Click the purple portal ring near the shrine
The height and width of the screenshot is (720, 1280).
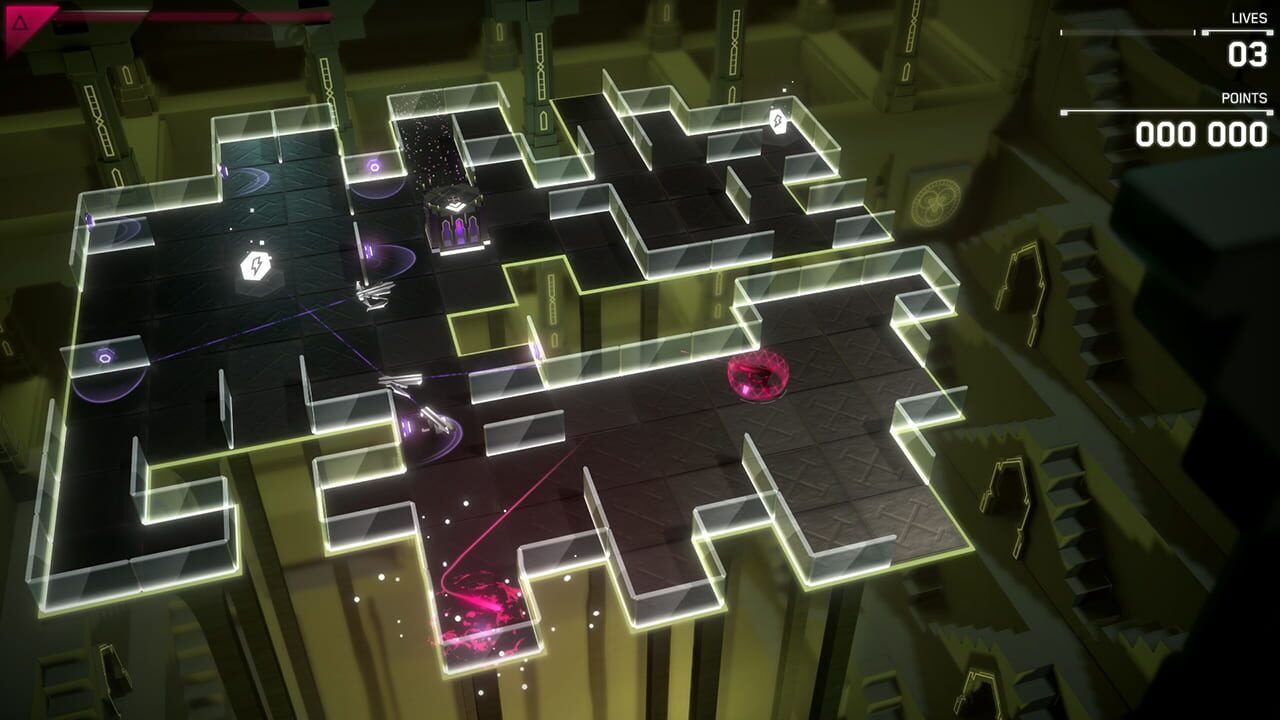[x=375, y=166]
